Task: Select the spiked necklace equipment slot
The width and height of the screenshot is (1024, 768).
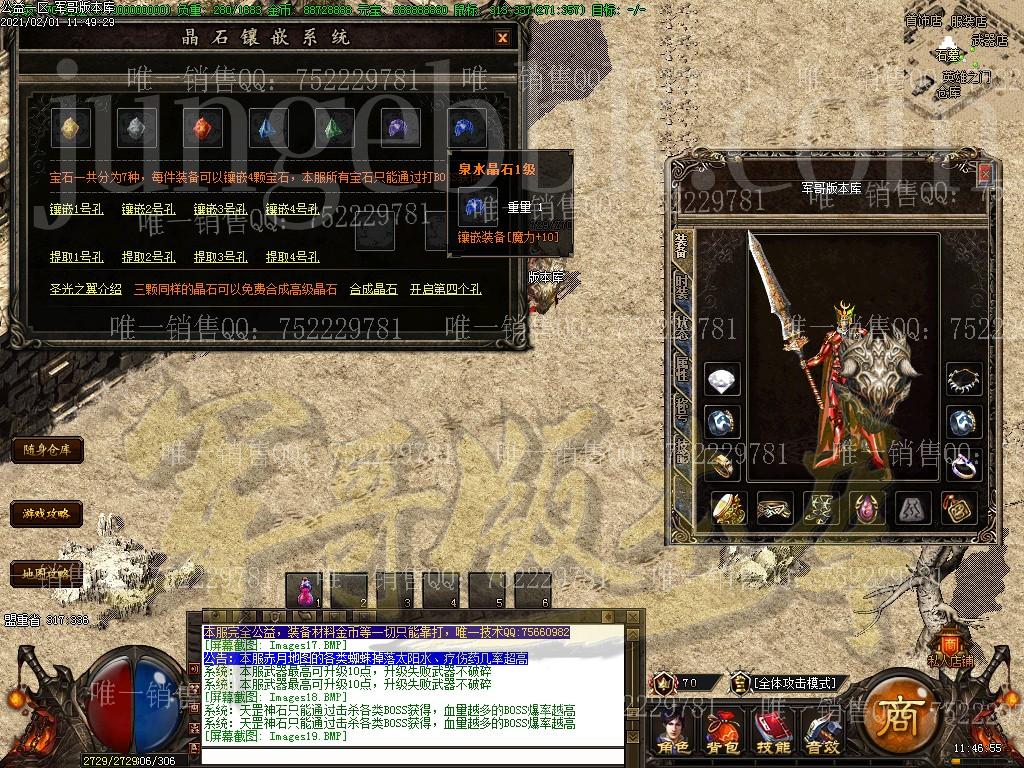Action: pyautogui.click(x=964, y=379)
